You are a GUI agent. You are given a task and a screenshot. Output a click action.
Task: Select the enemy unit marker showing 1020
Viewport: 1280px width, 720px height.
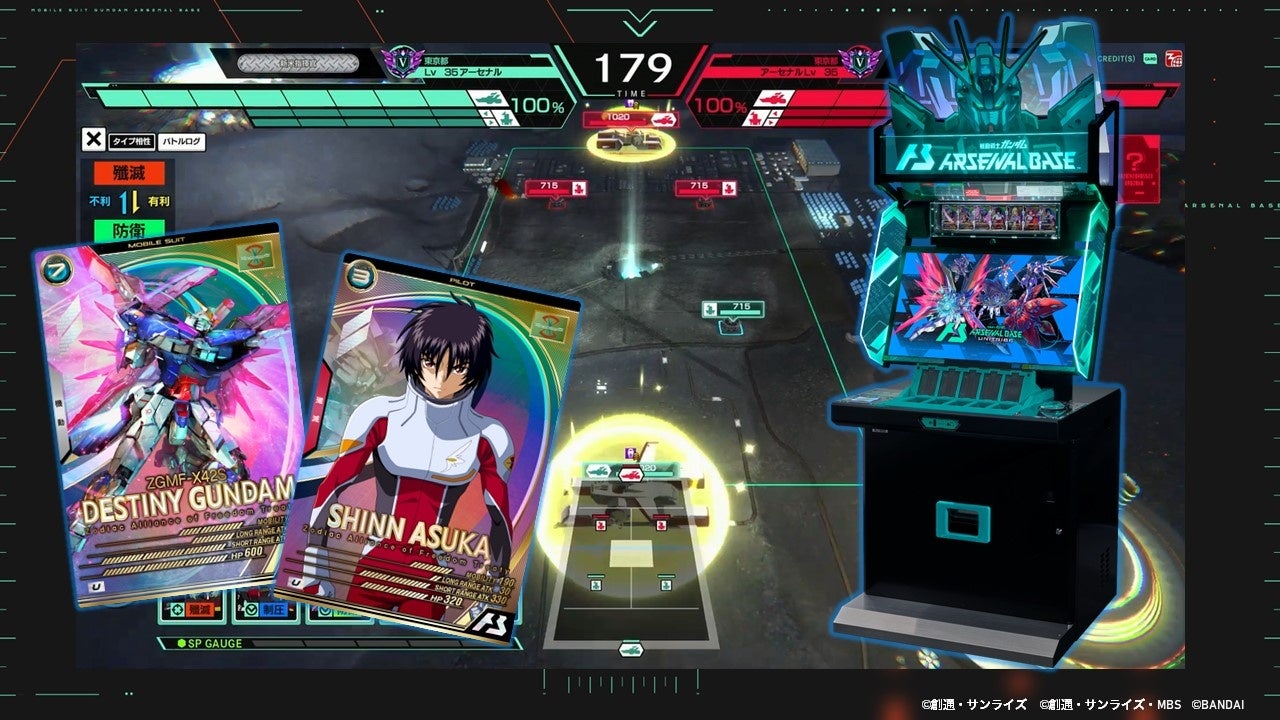(619, 119)
